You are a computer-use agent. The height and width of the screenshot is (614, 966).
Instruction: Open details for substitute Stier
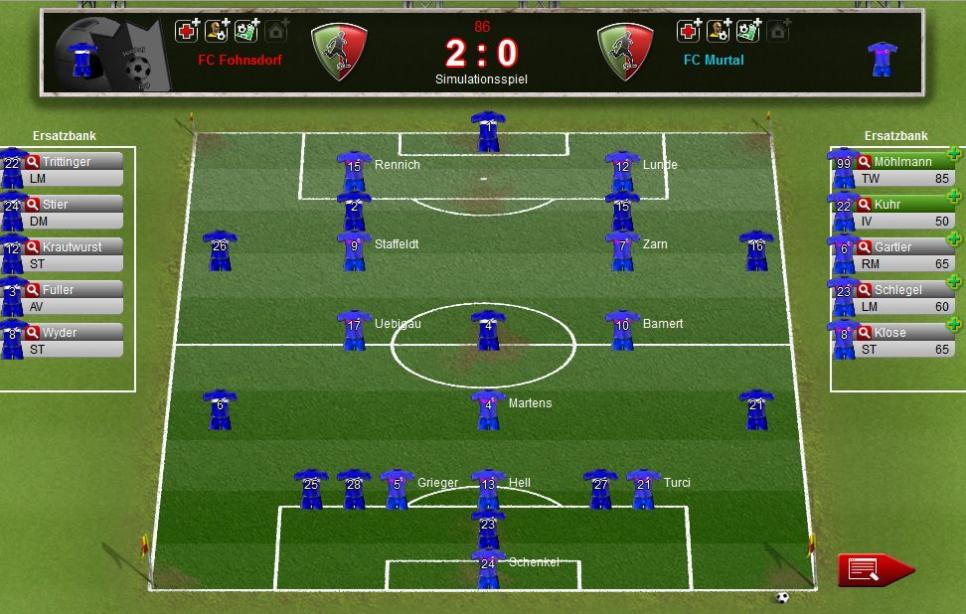(33, 204)
